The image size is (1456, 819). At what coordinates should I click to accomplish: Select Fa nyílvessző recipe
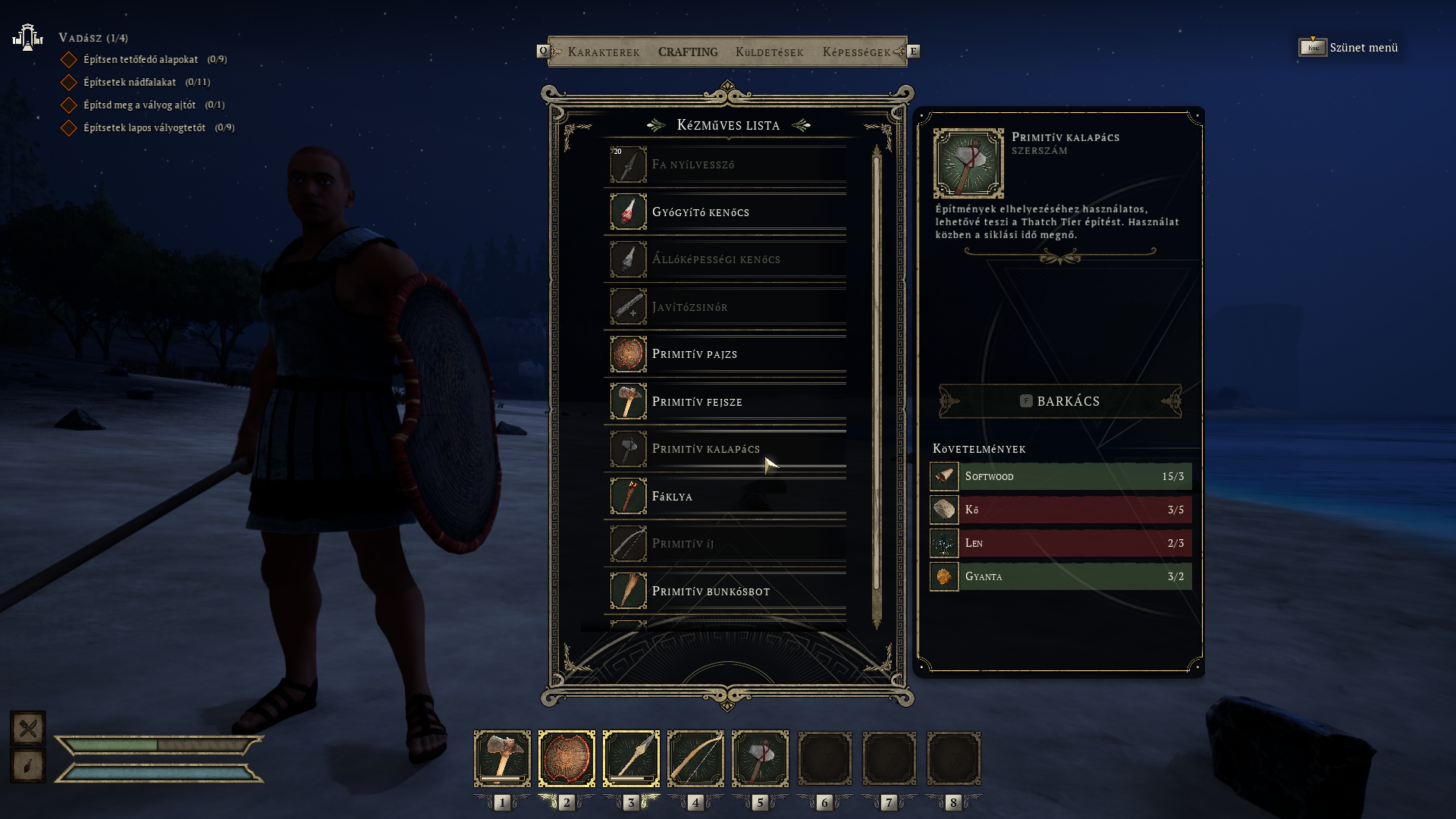(726, 165)
